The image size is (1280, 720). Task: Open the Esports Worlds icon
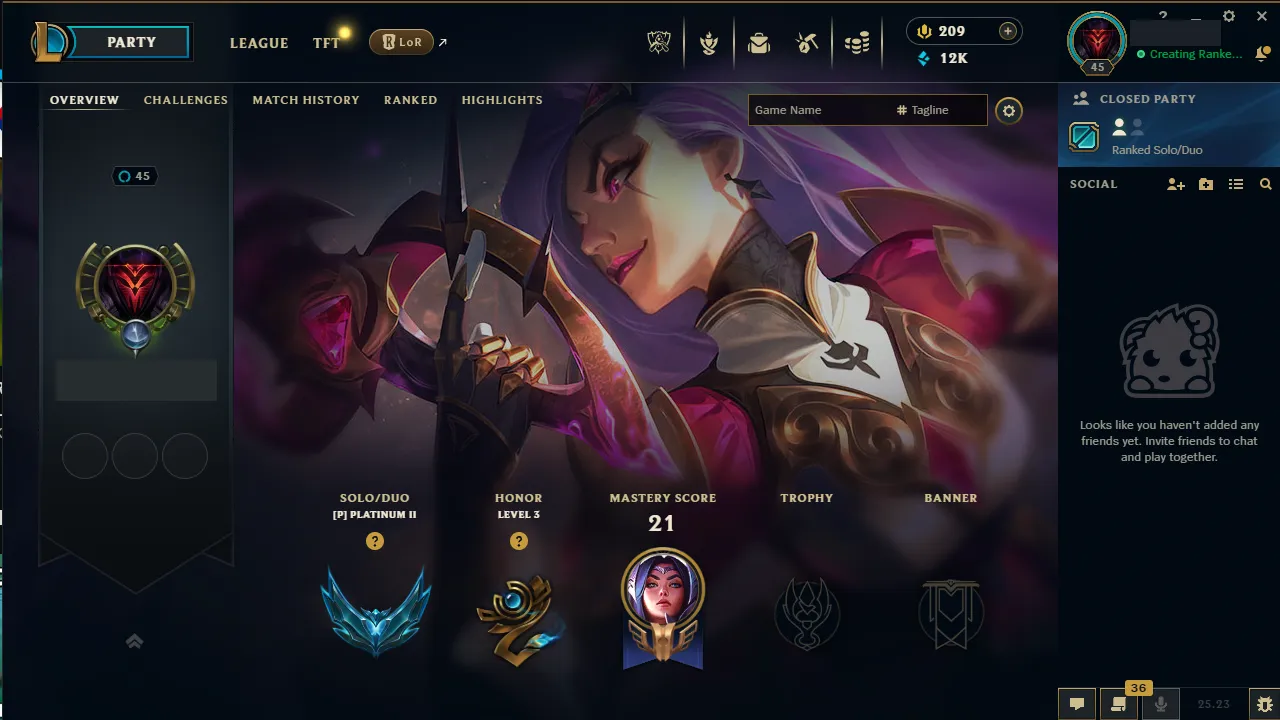pos(658,42)
